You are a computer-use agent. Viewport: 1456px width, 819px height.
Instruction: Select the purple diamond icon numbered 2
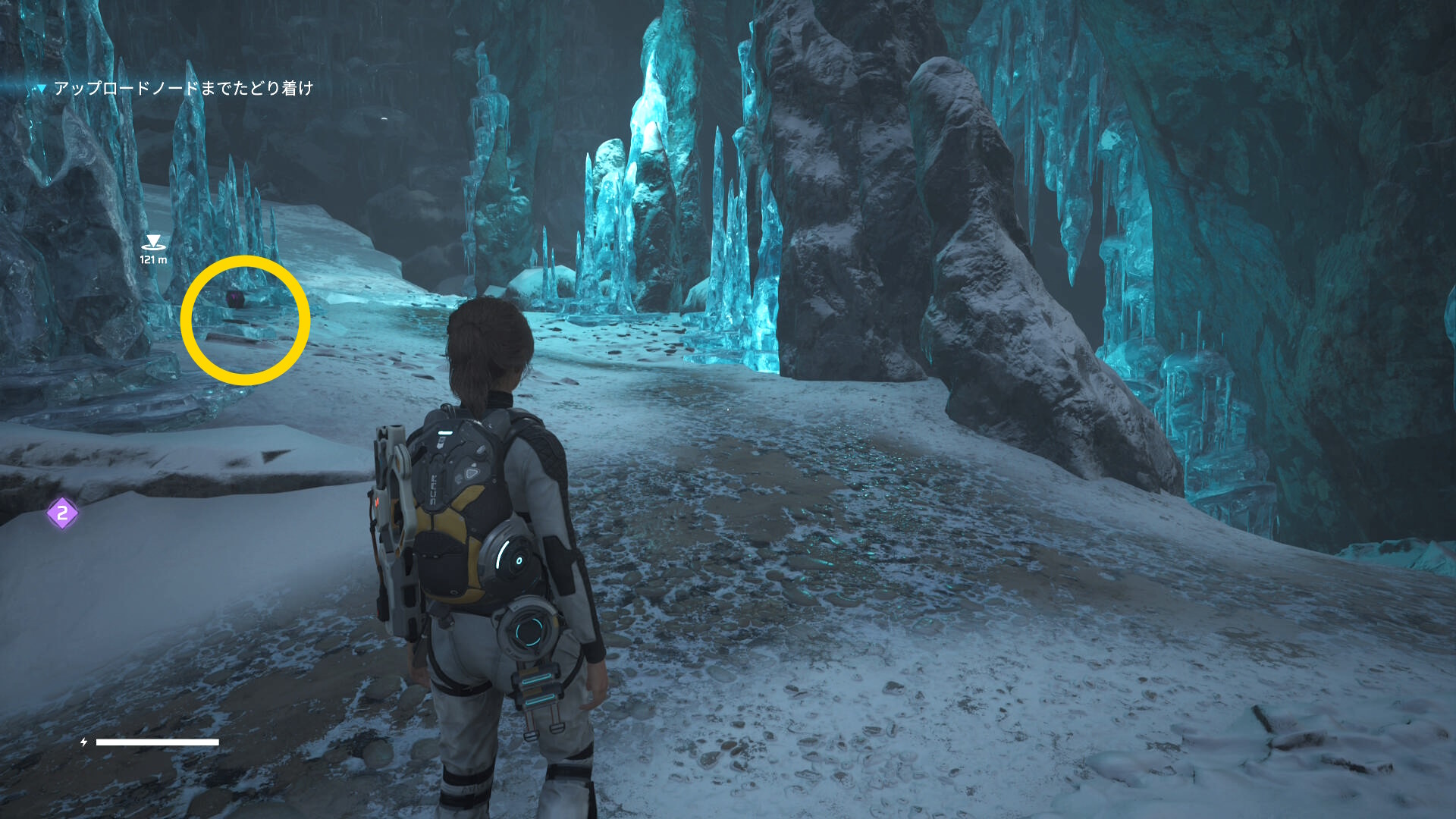pyautogui.click(x=62, y=513)
